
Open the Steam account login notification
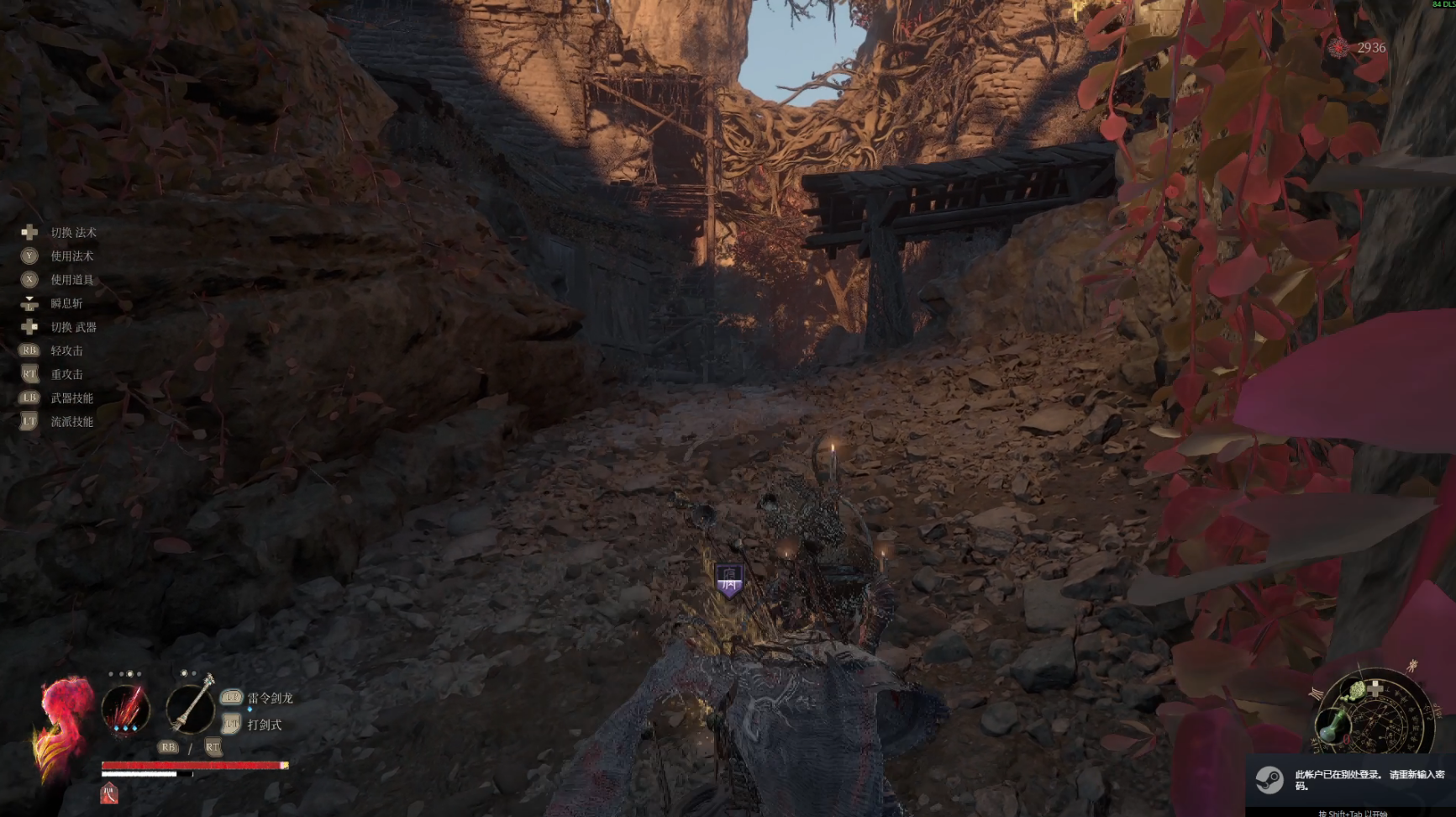pyautogui.click(x=1351, y=780)
